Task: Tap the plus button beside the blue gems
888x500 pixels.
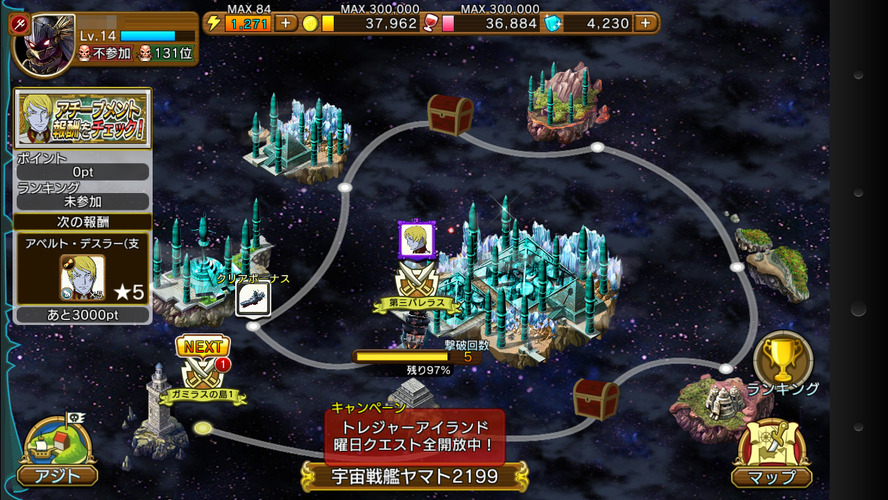Action: pyautogui.click(x=647, y=23)
